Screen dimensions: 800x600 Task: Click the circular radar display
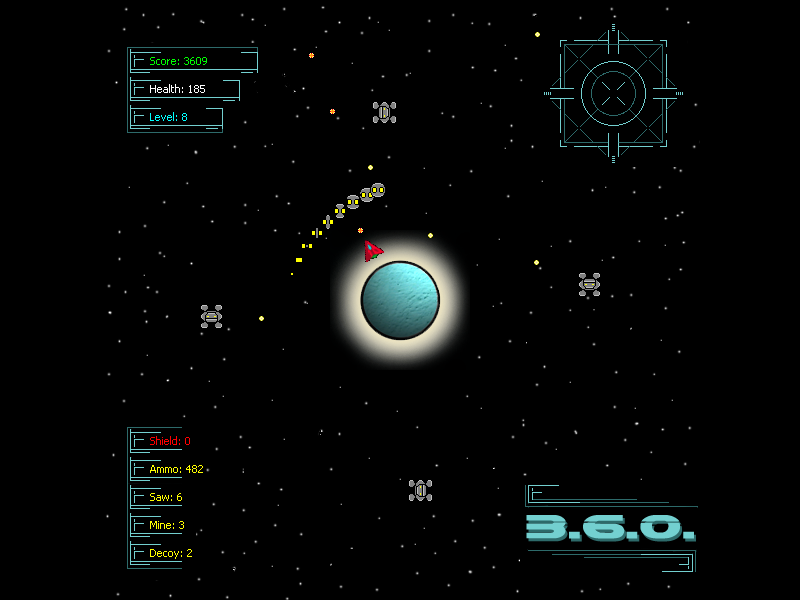(x=613, y=93)
